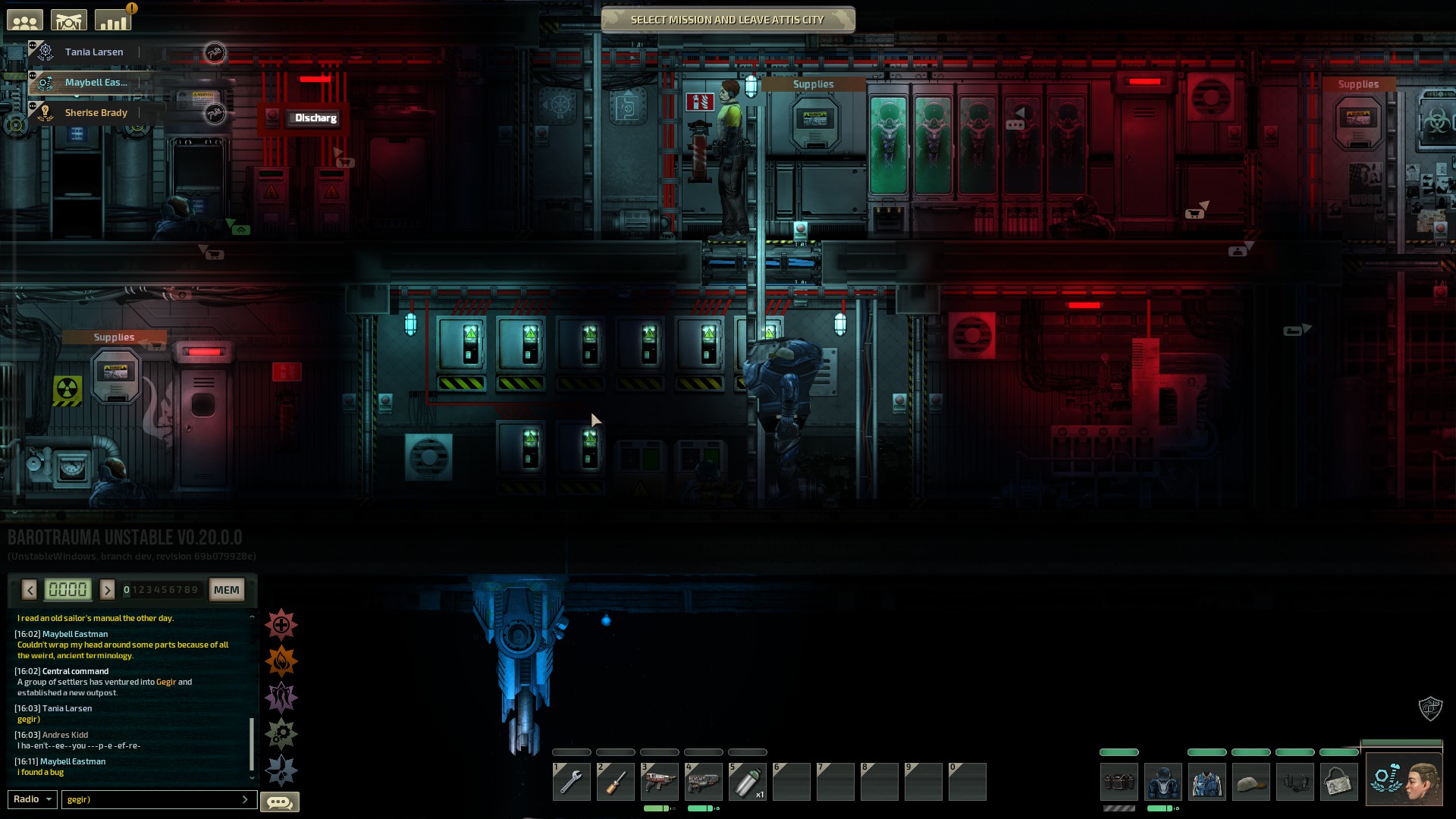Open the crew list panel icon top-left
The height and width of the screenshot is (819, 1456).
tap(25, 19)
